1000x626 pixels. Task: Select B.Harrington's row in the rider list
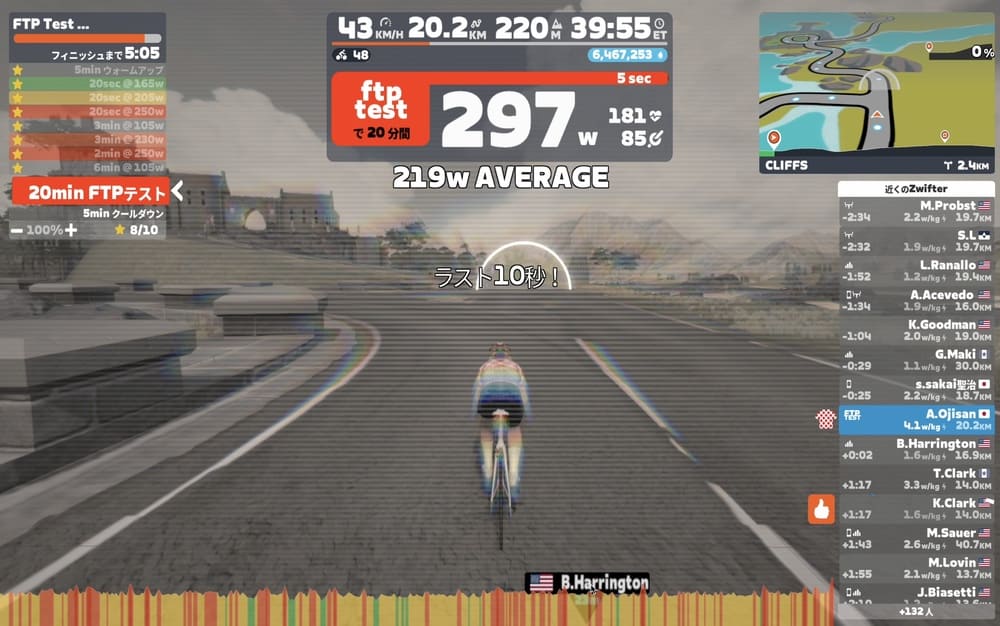pyautogui.click(x=916, y=449)
